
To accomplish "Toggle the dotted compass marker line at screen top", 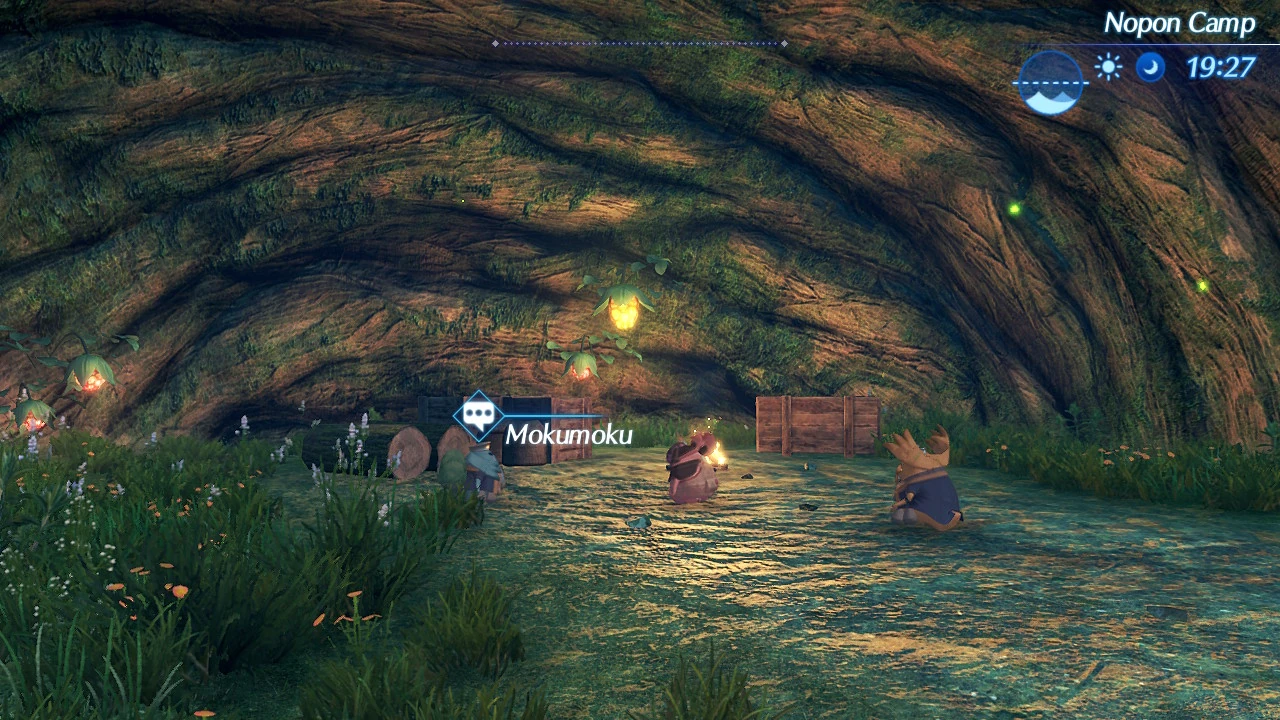I will pyautogui.click(x=640, y=45).
